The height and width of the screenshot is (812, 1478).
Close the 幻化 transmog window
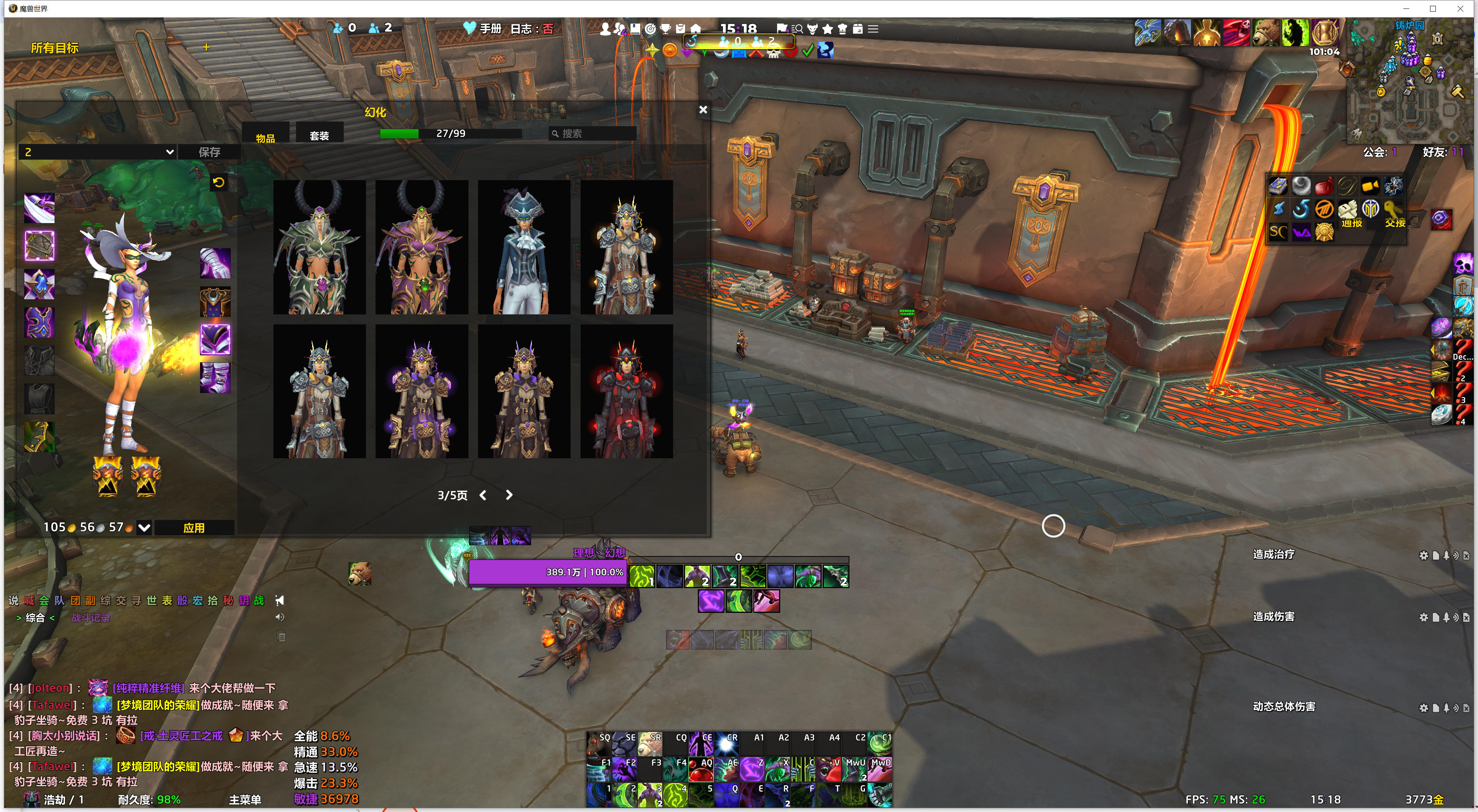click(703, 109)
